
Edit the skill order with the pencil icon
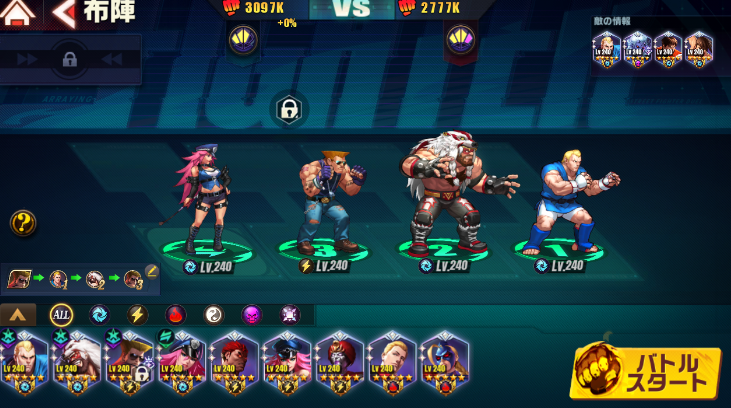[x=152, y=271]
